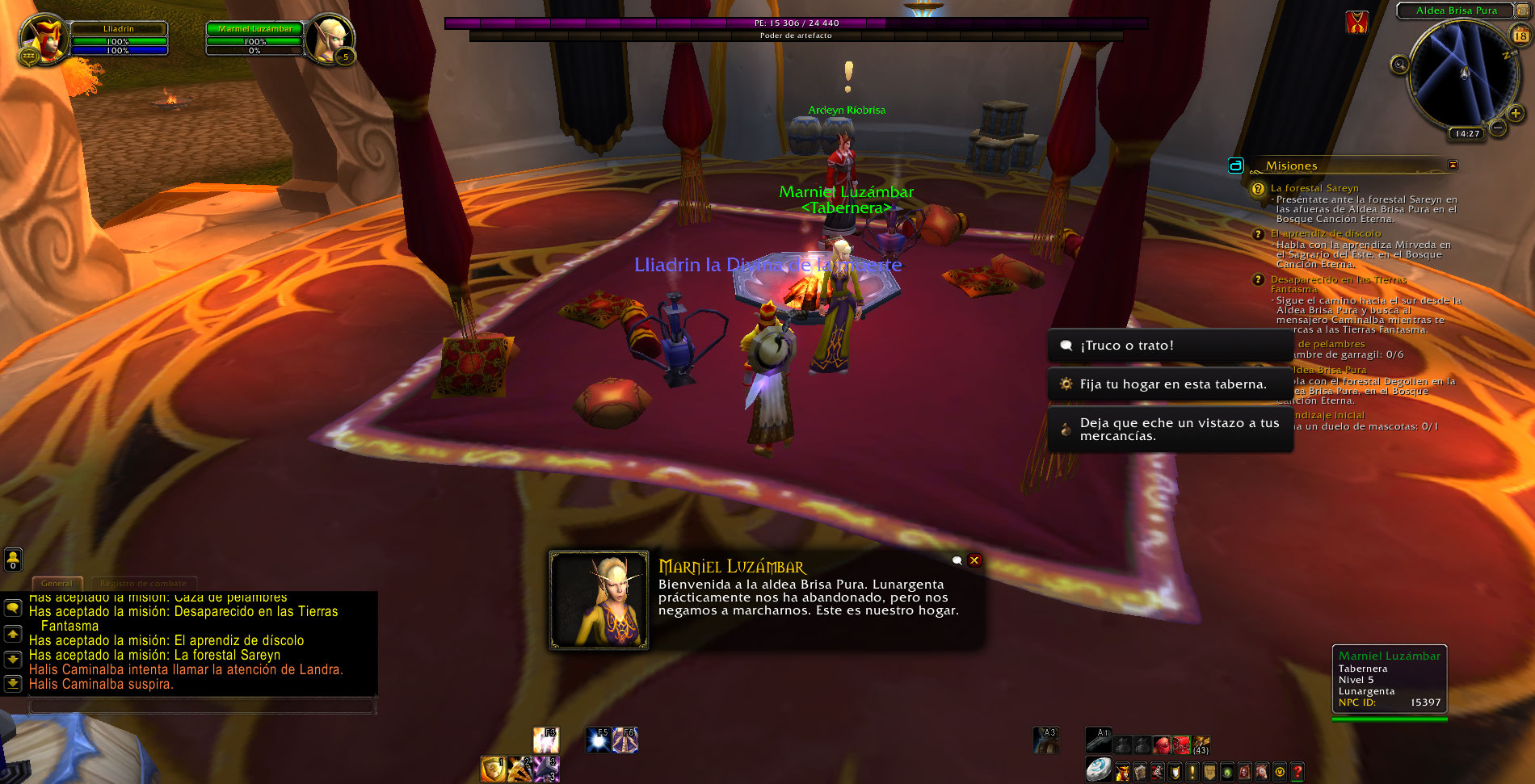Browse the innkeeper's wares option

[x=1170, y=430]
